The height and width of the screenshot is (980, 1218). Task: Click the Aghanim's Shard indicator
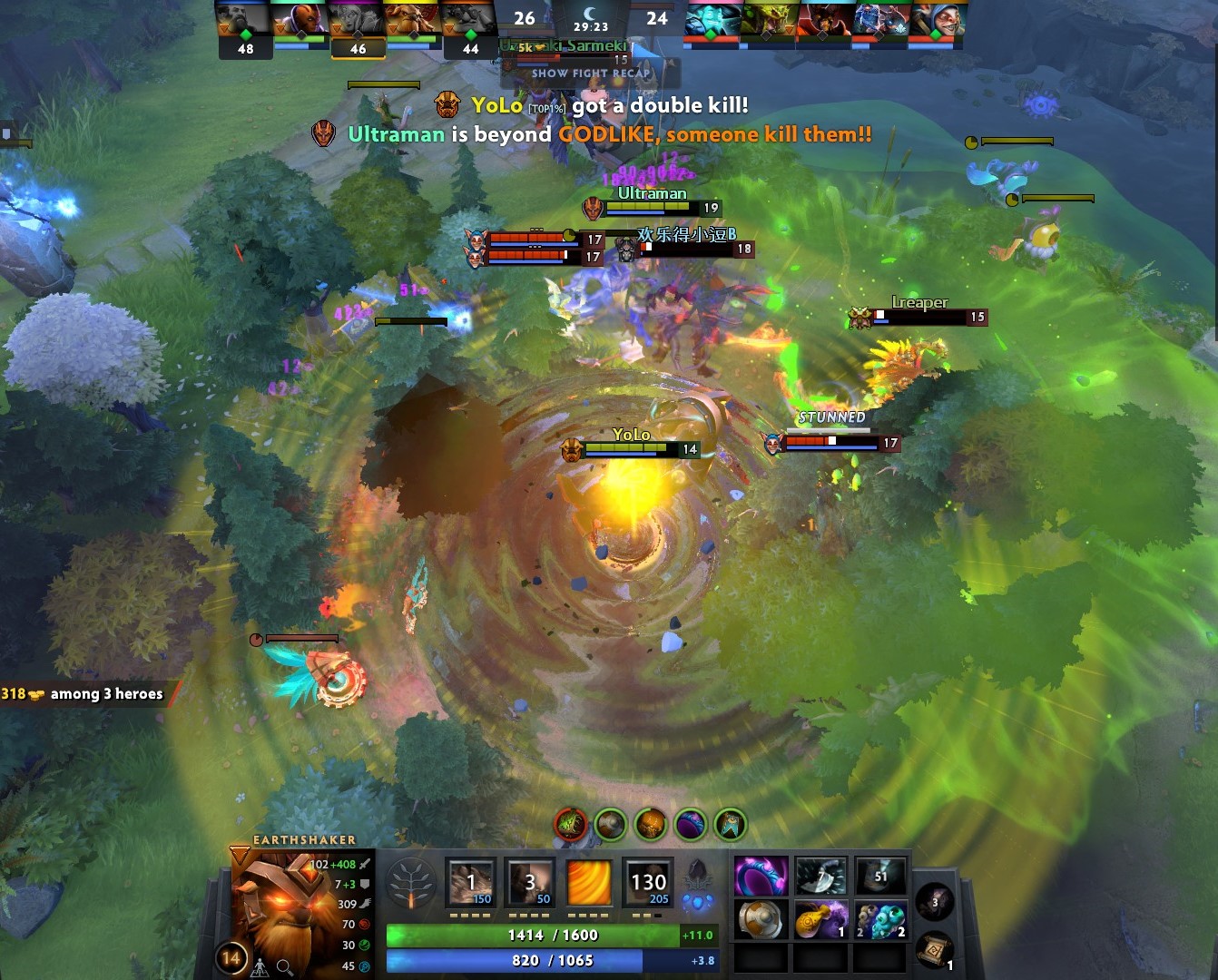click(699, 898)
